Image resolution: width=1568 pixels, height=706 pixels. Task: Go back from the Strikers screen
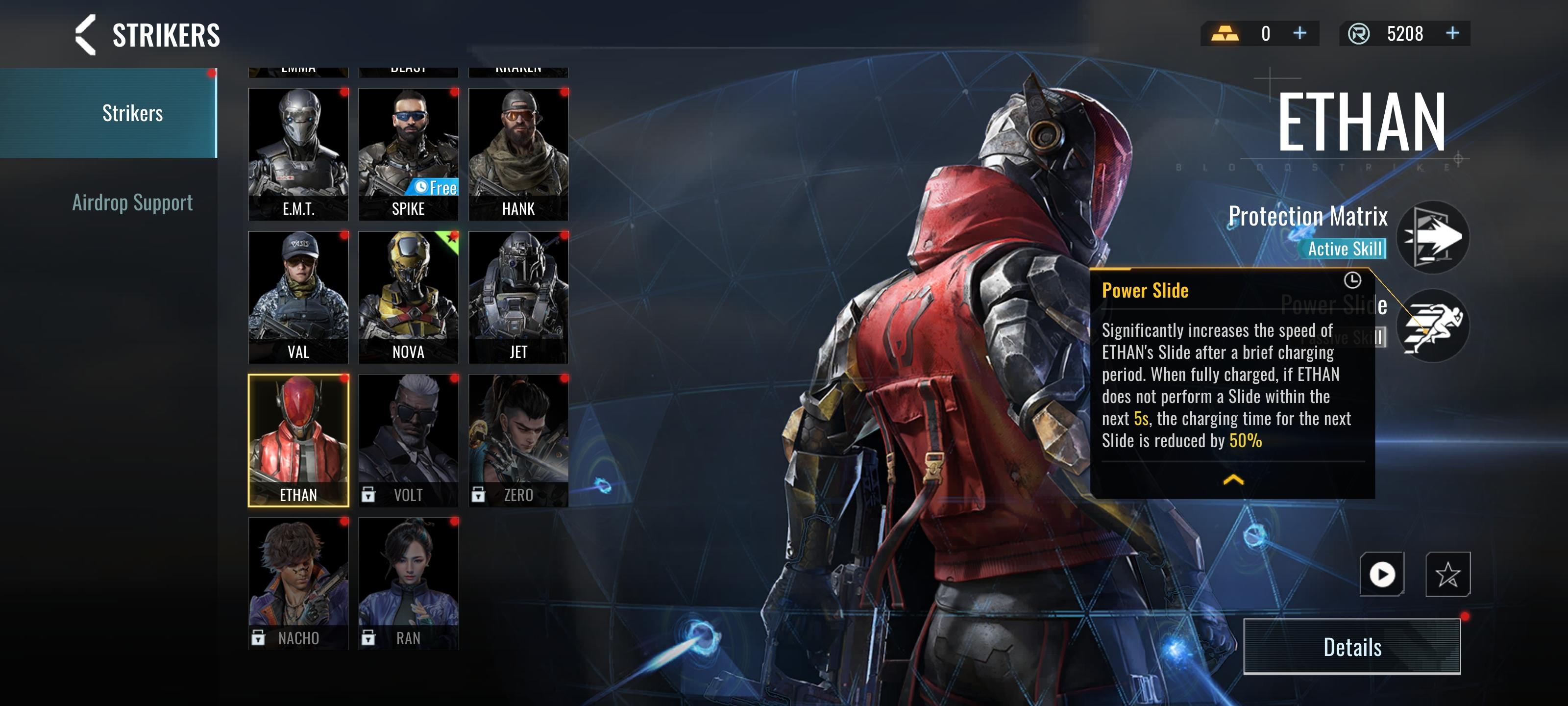coord(86,35)
